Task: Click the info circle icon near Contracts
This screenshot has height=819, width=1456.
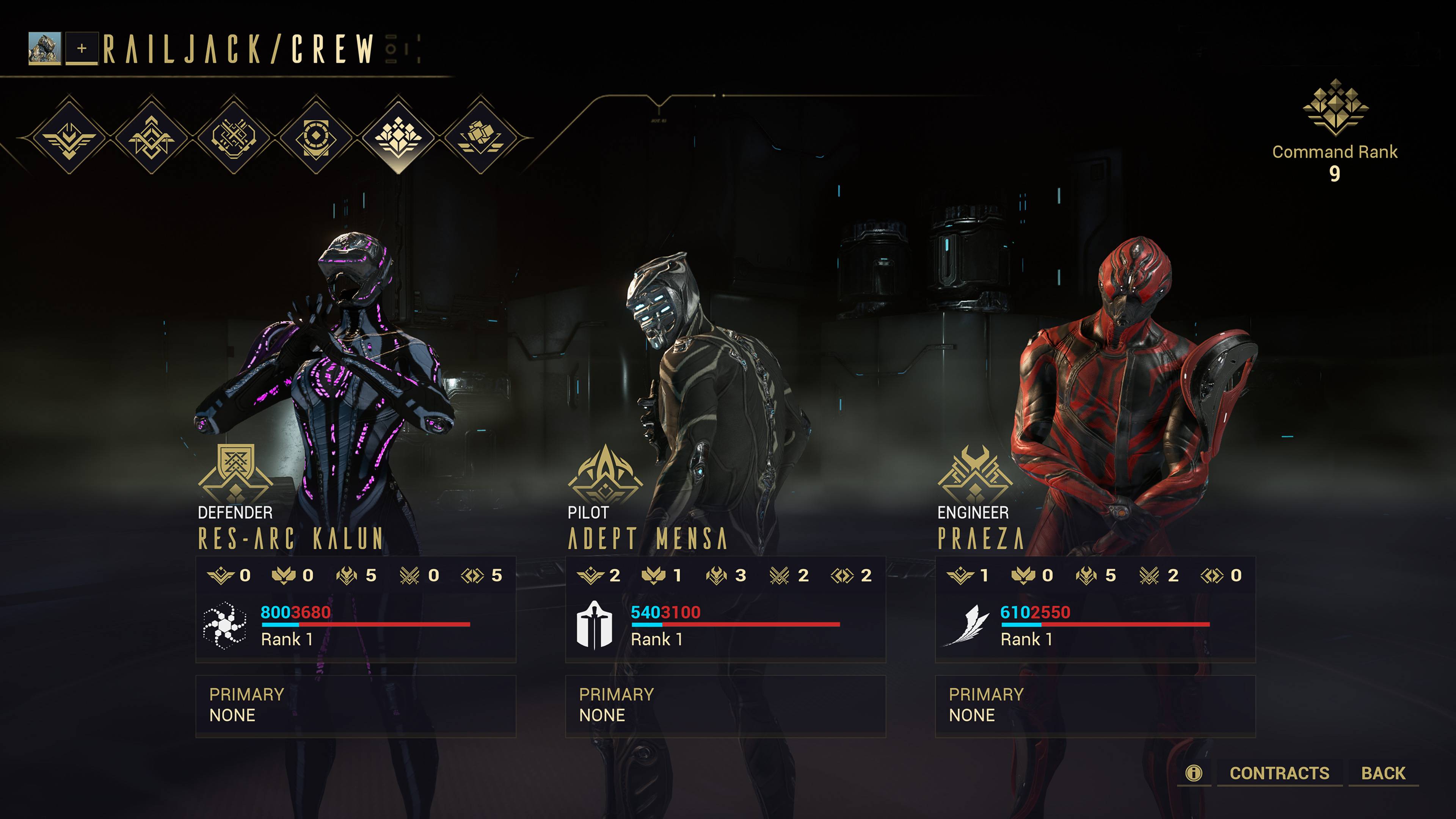Action: 1194,772
